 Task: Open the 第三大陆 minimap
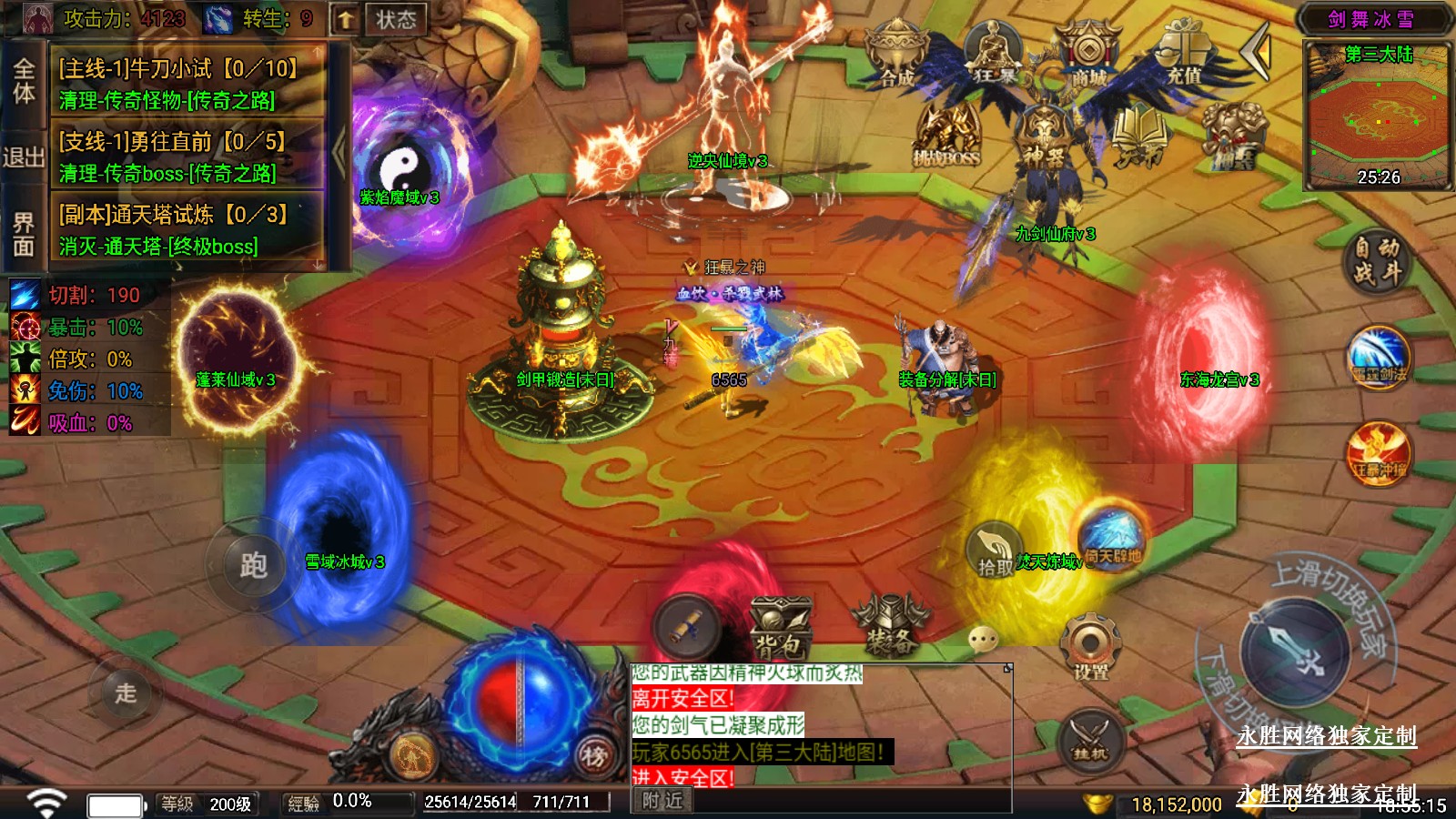(1378, 114)
